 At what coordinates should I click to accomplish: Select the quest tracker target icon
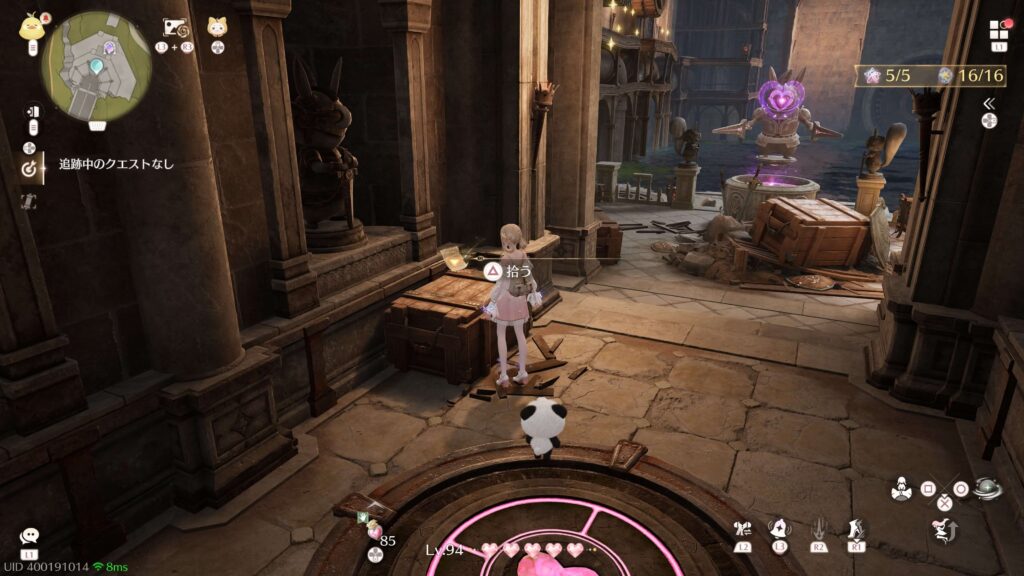coord(30,168)
